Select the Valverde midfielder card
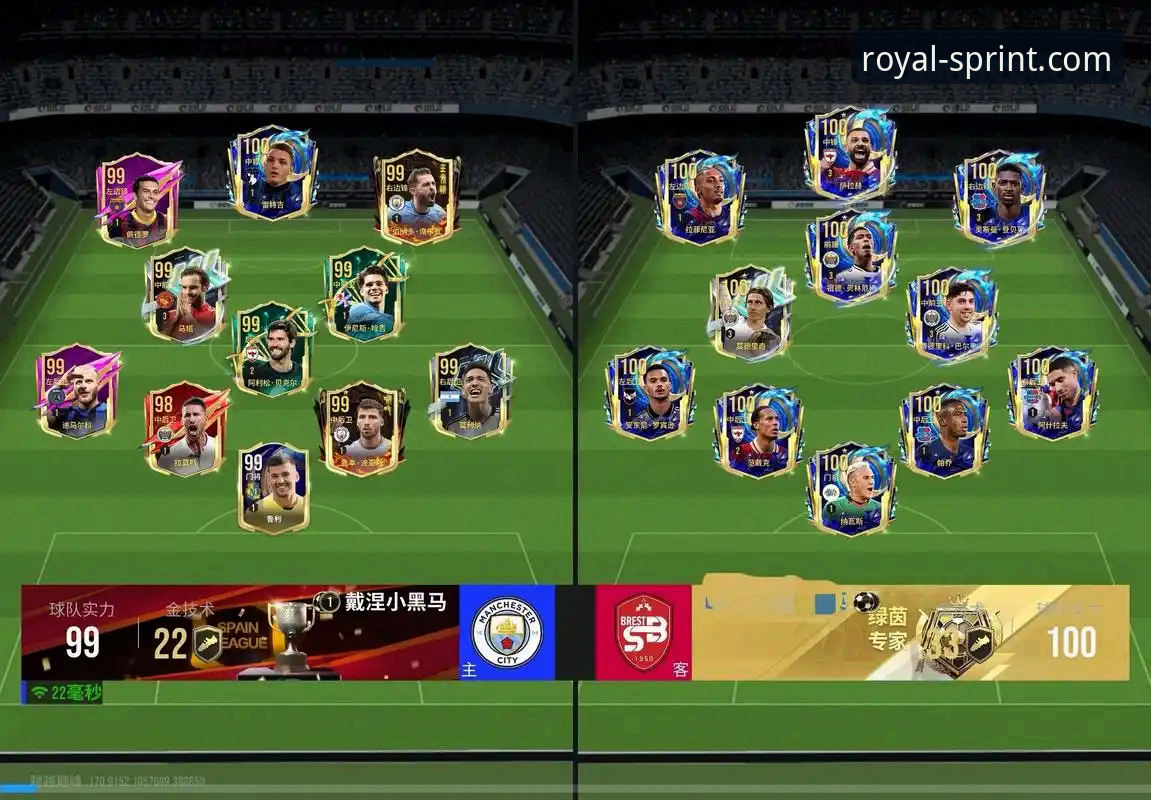 (951, 312)
